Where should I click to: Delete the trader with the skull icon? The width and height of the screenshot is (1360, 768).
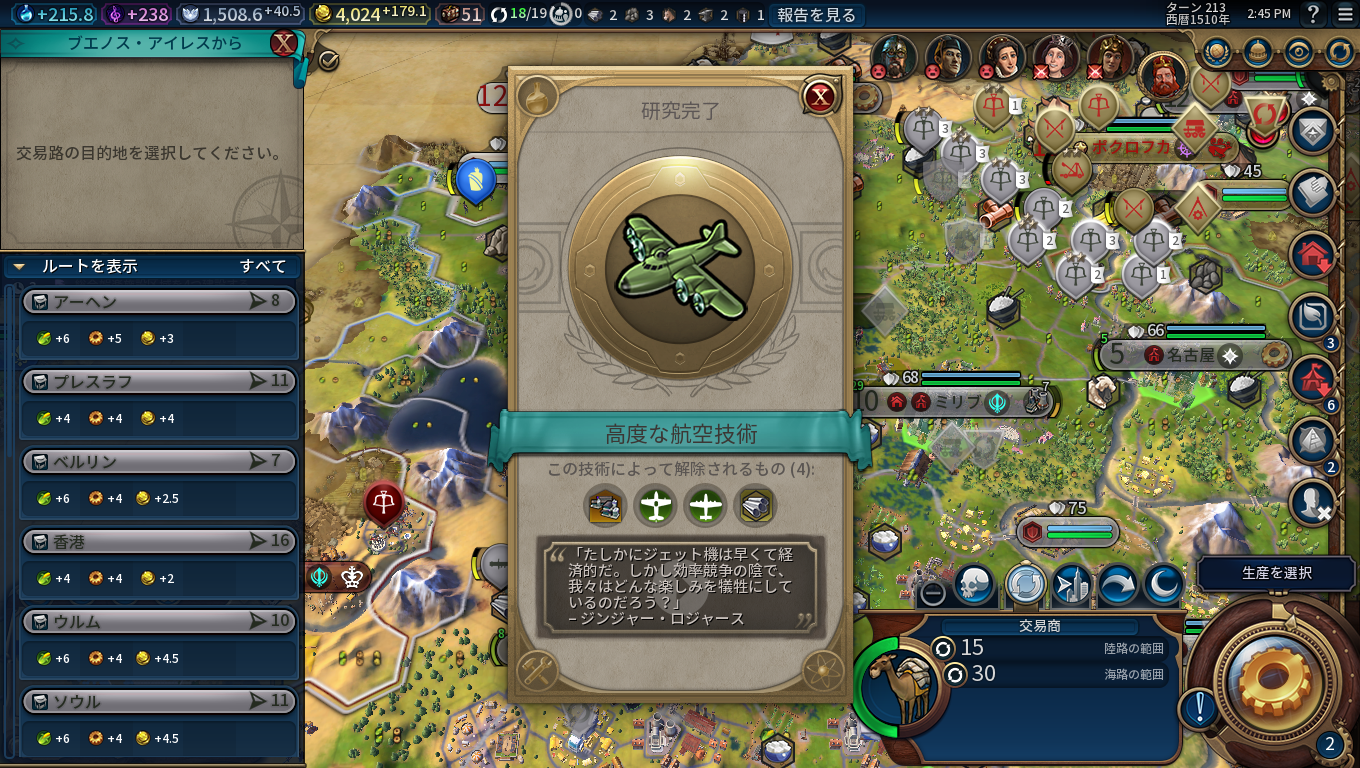click(974, 585)
